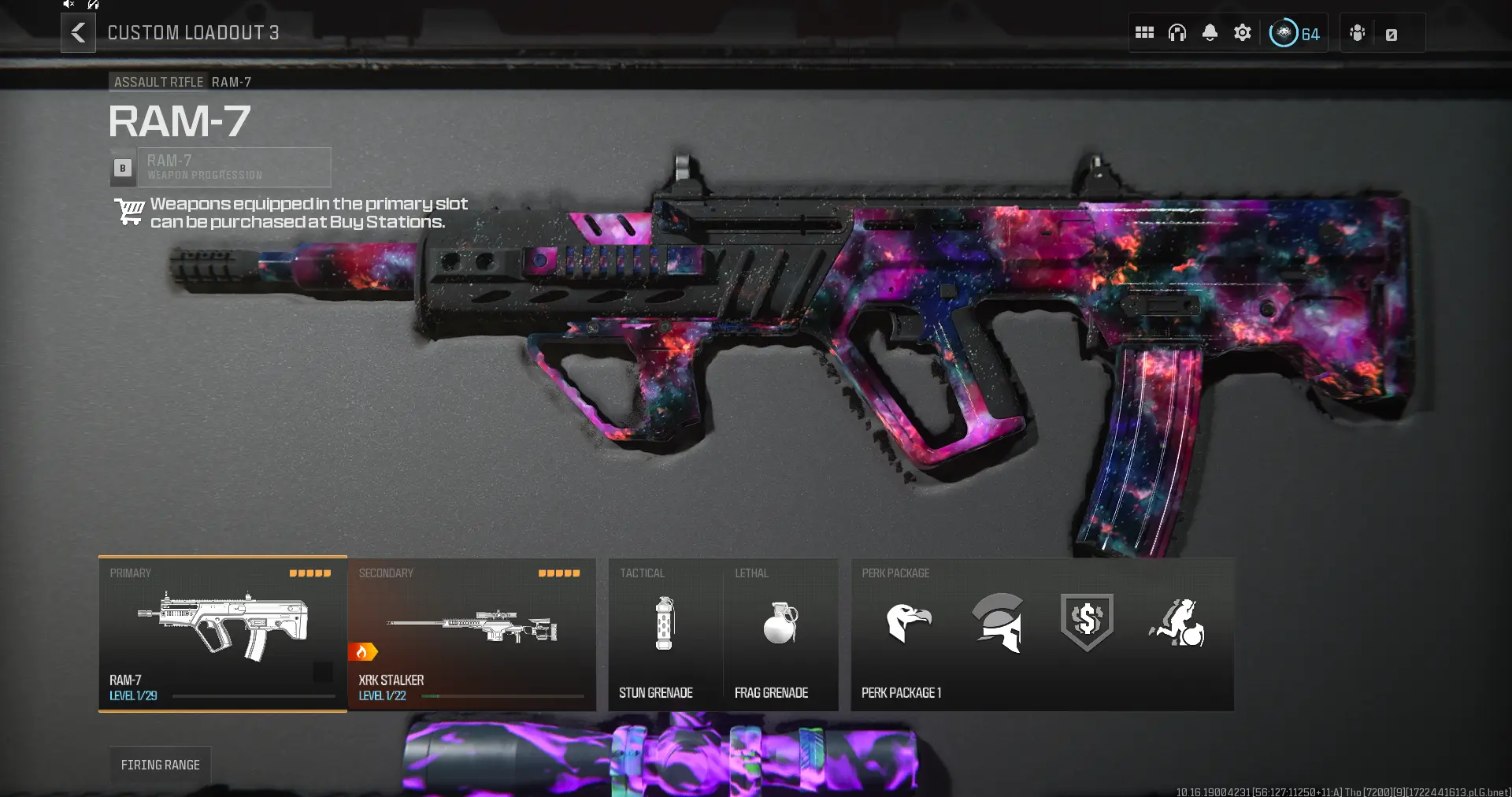The image size is (1512, 797).
Task: Open the headset audio icon
Action: 1177,33
